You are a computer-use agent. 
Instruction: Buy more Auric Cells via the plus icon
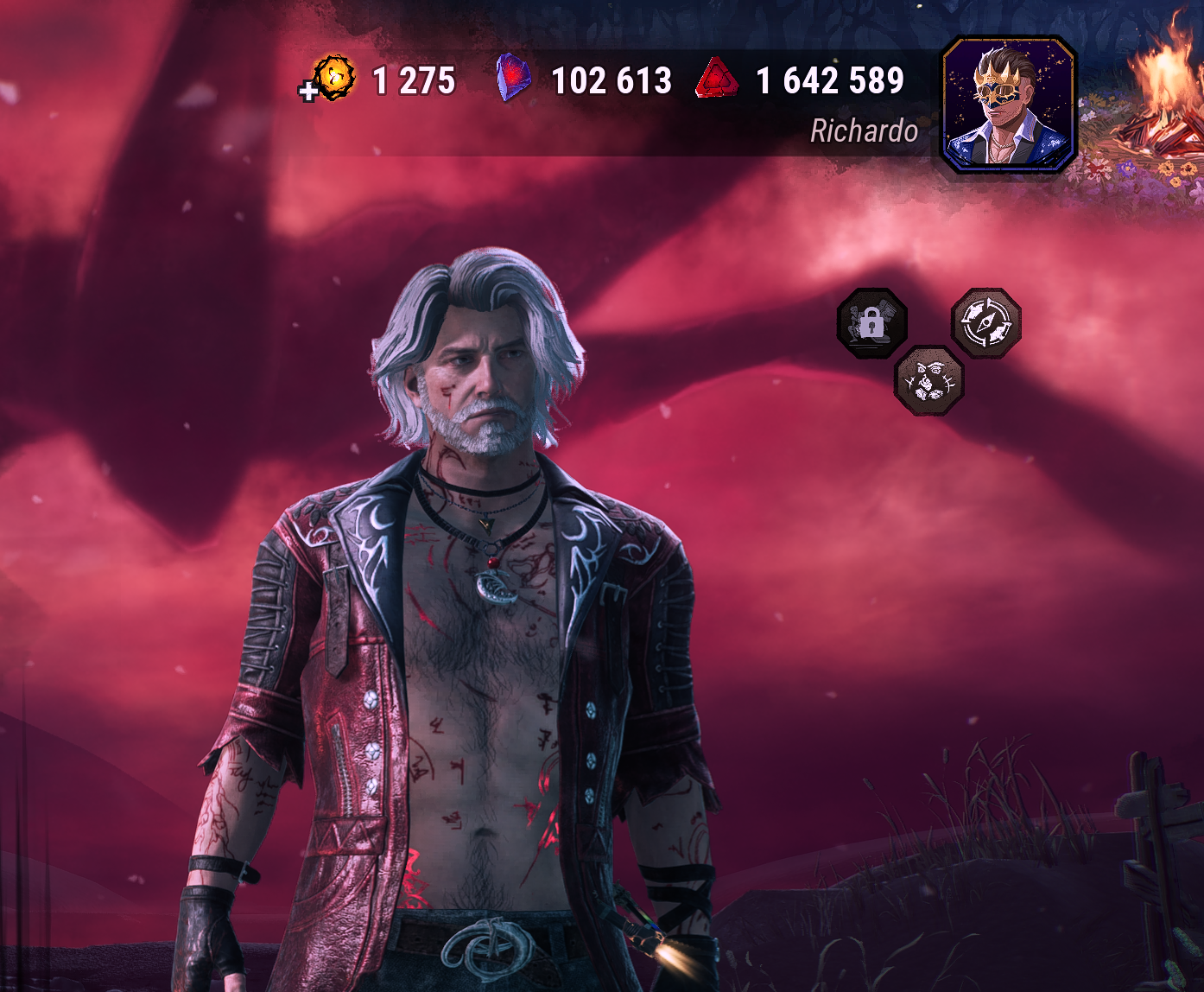coord(308,91)
